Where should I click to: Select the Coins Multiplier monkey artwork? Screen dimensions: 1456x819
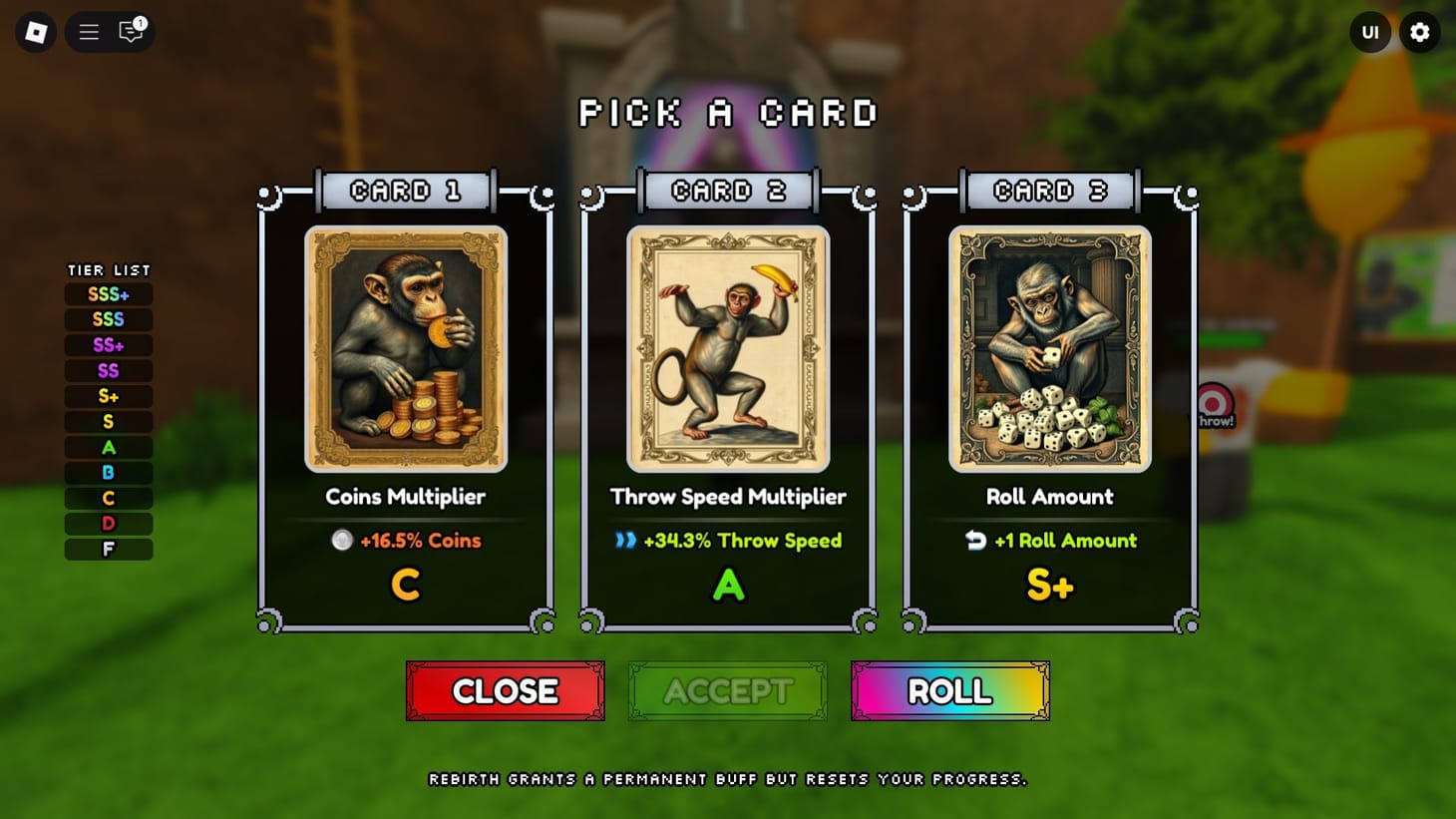(x=405, y=348)
